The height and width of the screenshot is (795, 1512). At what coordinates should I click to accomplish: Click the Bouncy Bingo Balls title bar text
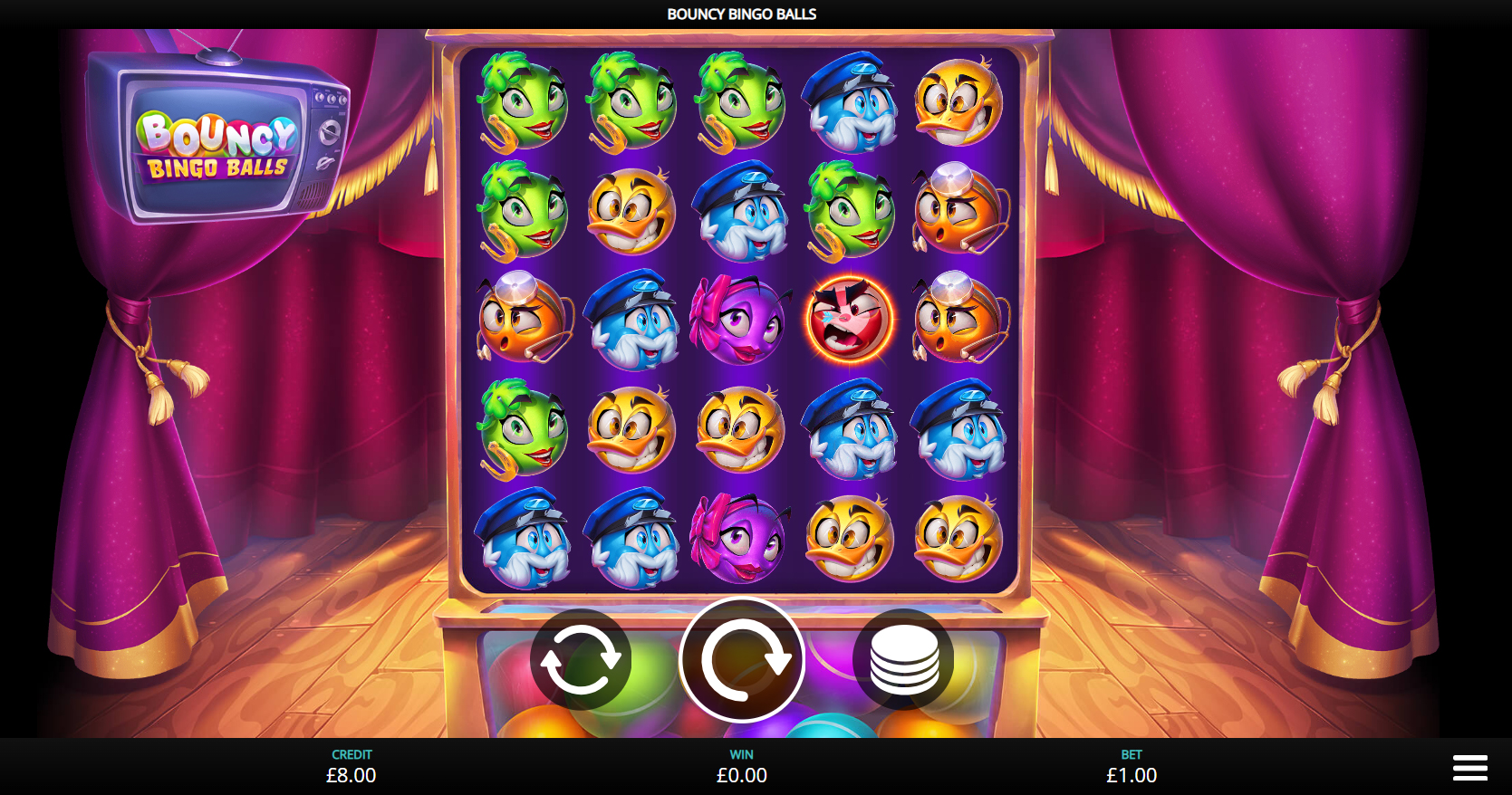[741, 14]
